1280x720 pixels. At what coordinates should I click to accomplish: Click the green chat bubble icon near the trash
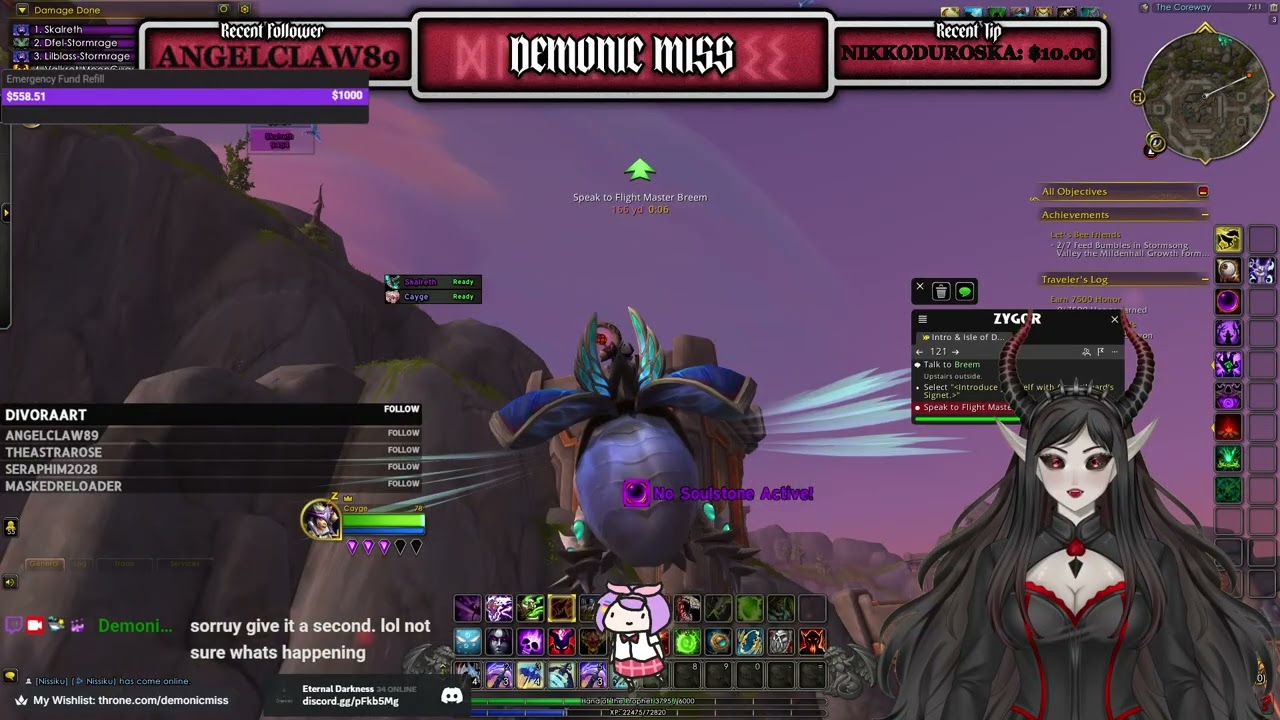pos(964,291)
